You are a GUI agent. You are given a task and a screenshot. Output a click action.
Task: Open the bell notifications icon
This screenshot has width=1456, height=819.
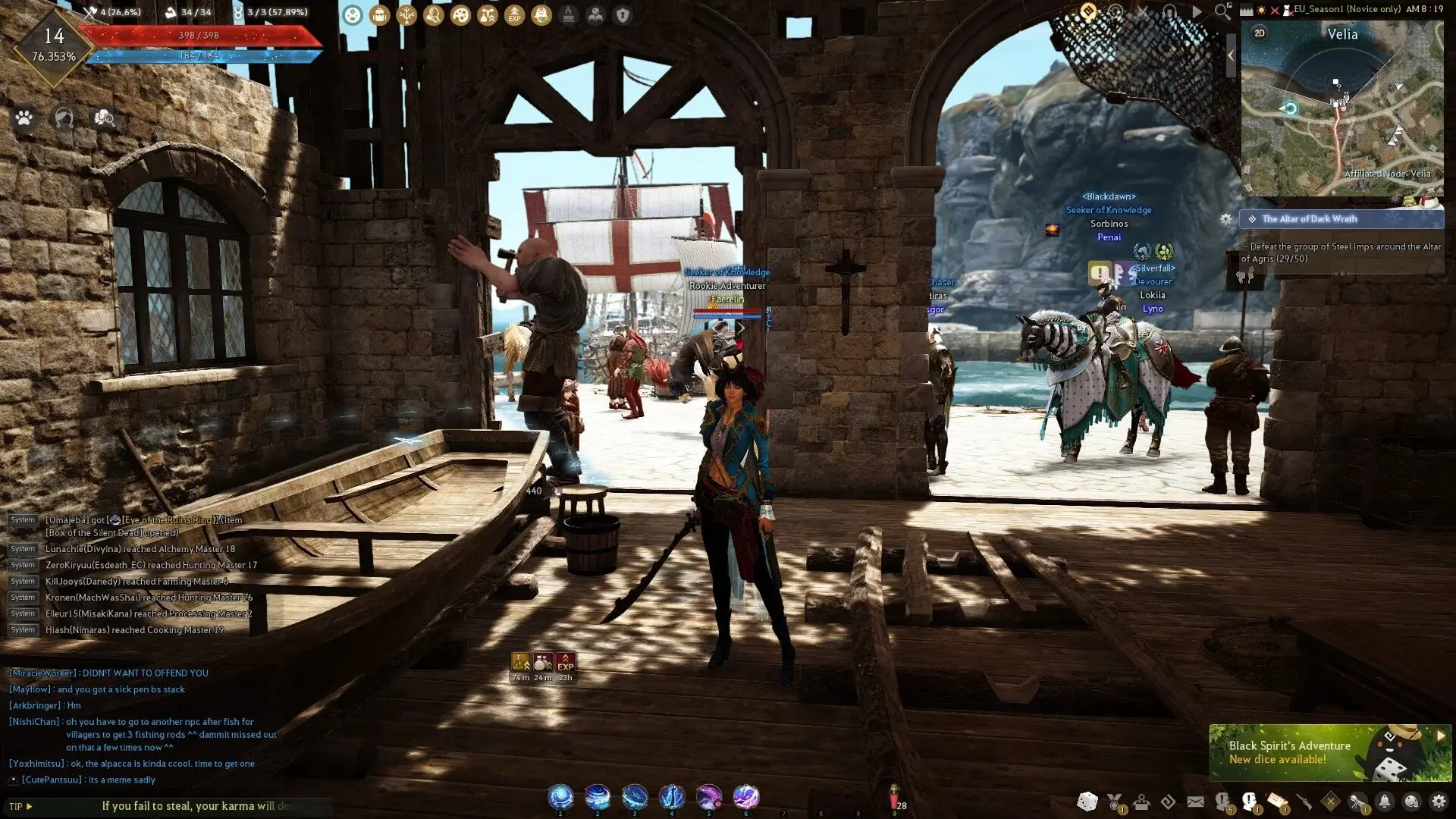click(1385, 802)
